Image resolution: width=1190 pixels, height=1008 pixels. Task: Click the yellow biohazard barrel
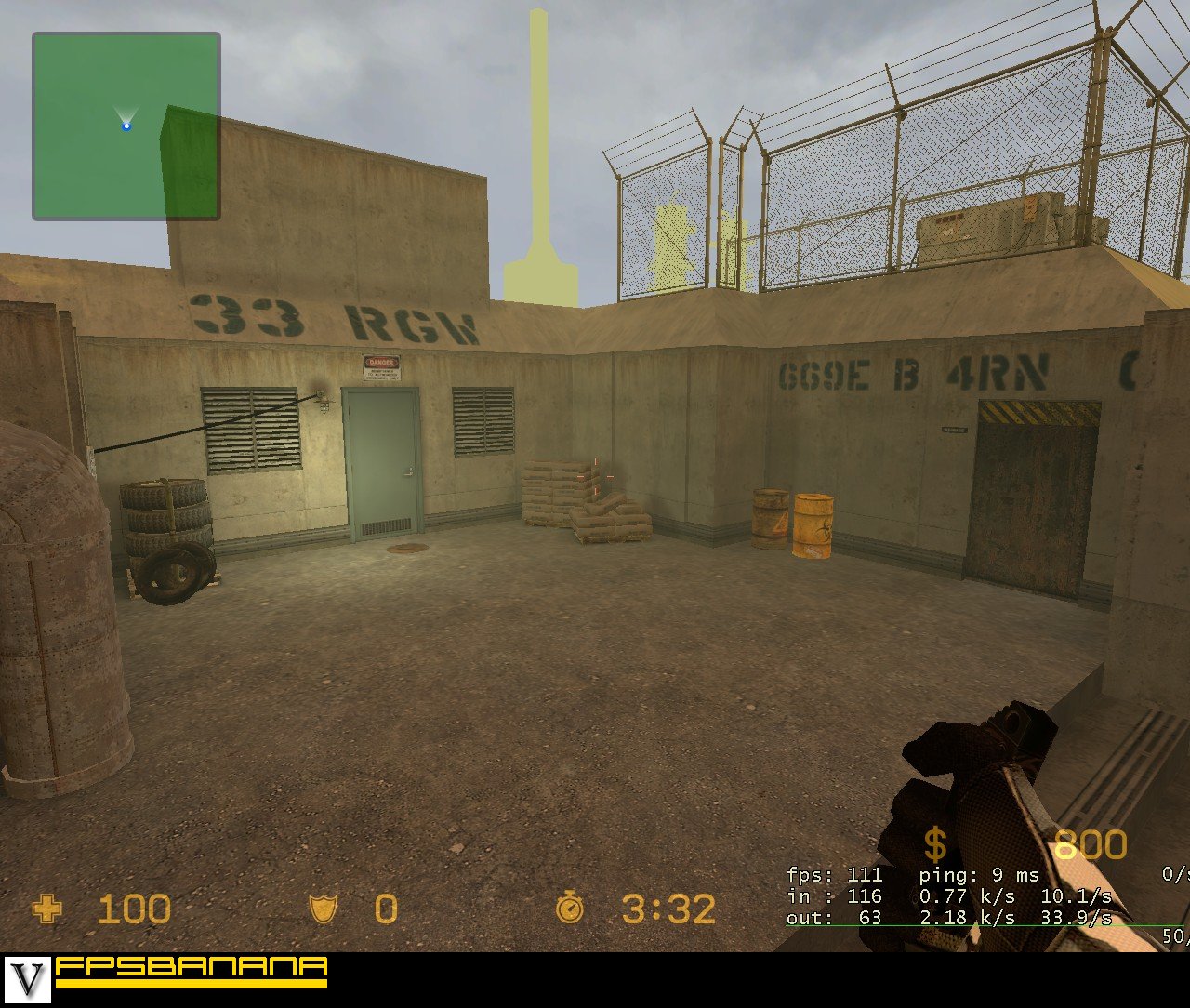[811, 525]
